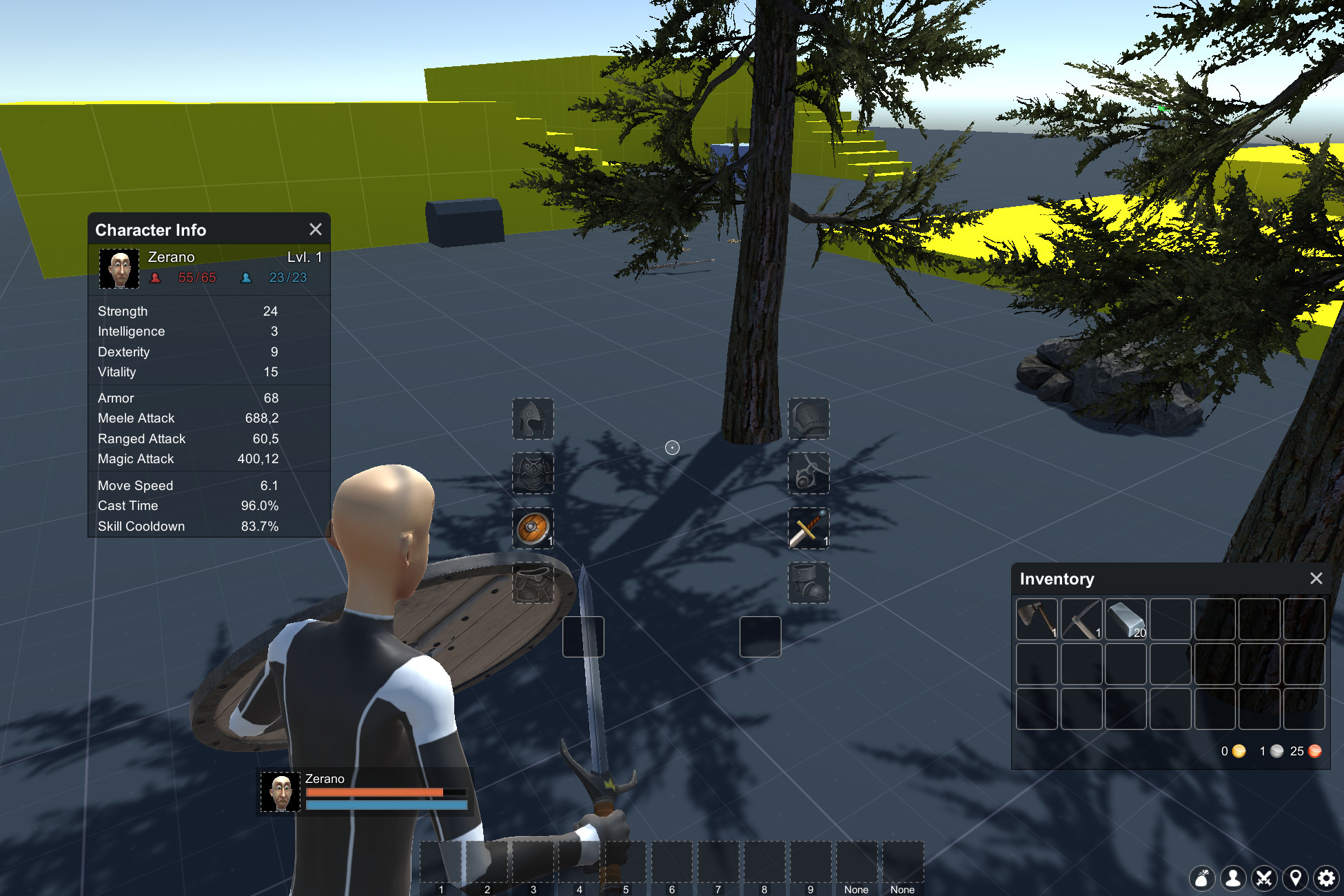The width and height of the screenshot is (1344, 896).
Task: Click the gold coin counter in the inventory
Action: click(1233, 752)
